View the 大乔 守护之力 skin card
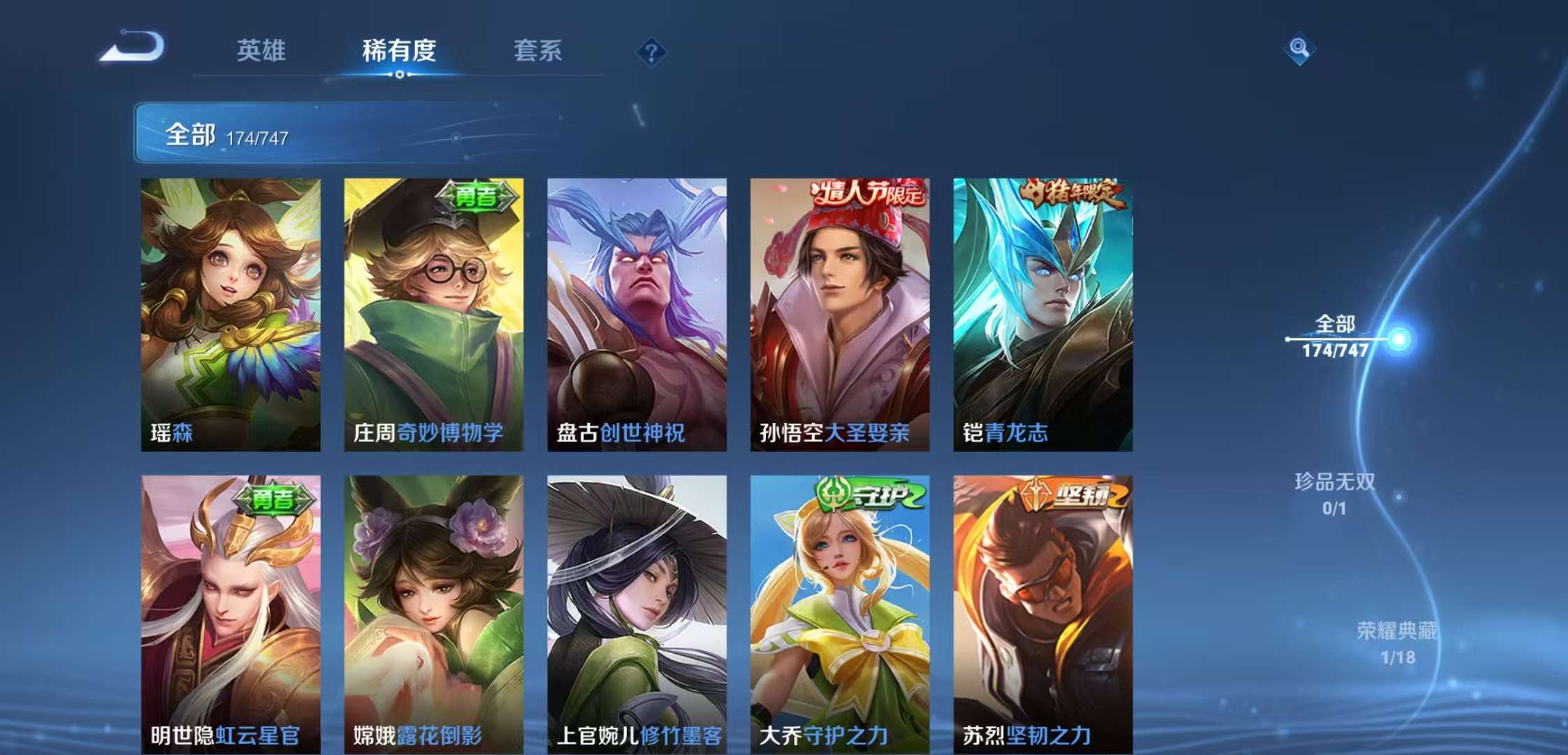Viewport: 1568px width, 755px height. pos(839,614)
